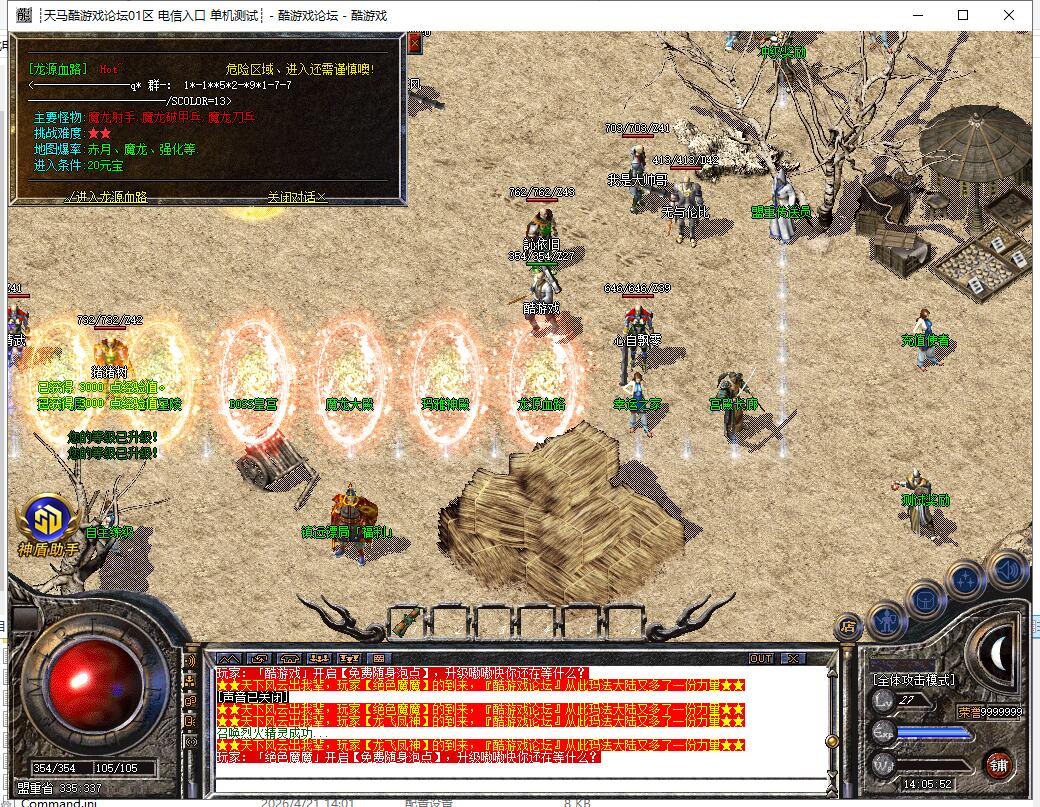The width and height of the screenshot is (1040, 807).
Task: Open the skills sparkle round button
Action: click(966, 579)
